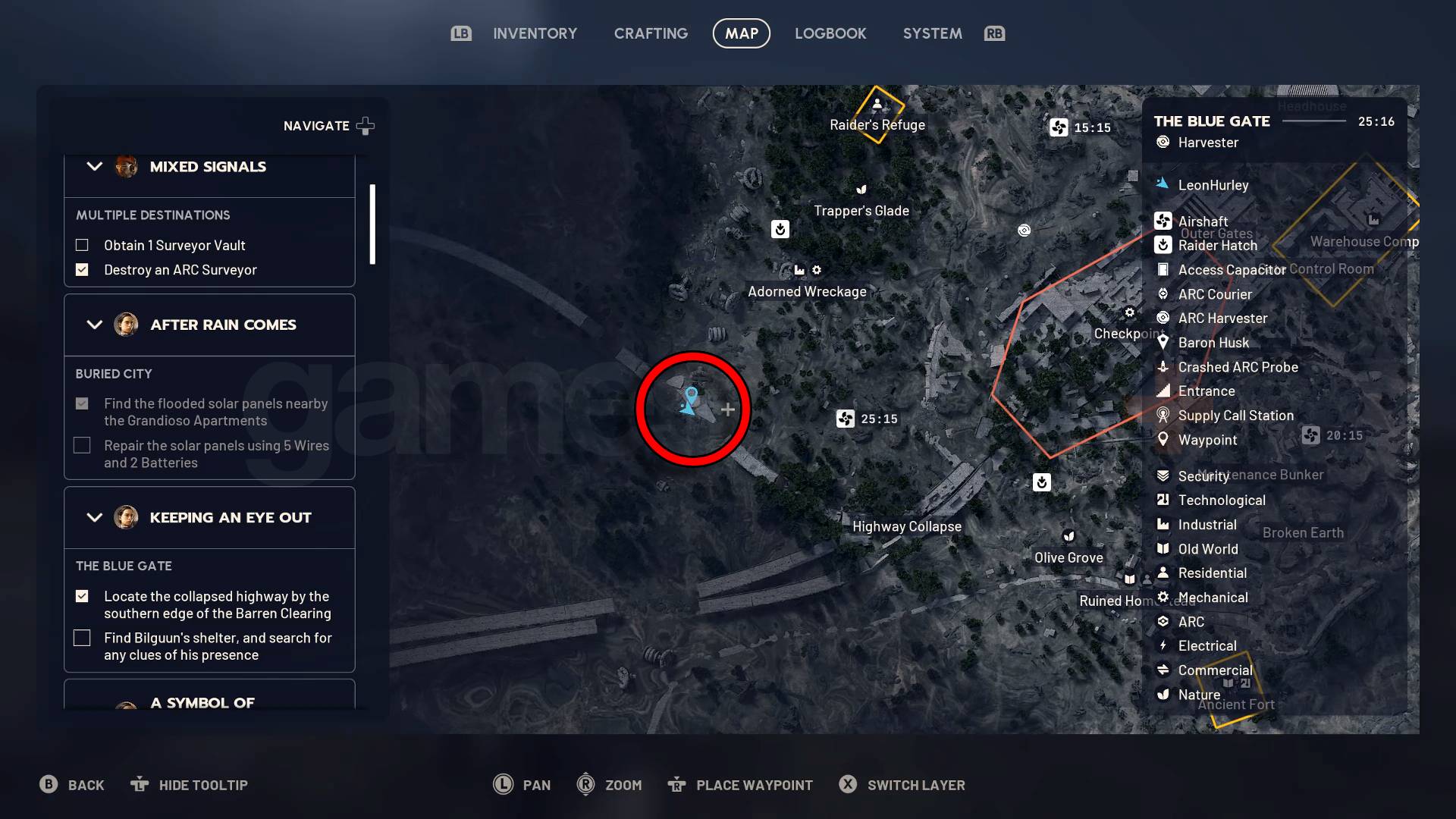Select the Airshaft icon in the map legend
Image resolution: width=1456 pixels, height=819 pixels.
tap(1164, 221)
